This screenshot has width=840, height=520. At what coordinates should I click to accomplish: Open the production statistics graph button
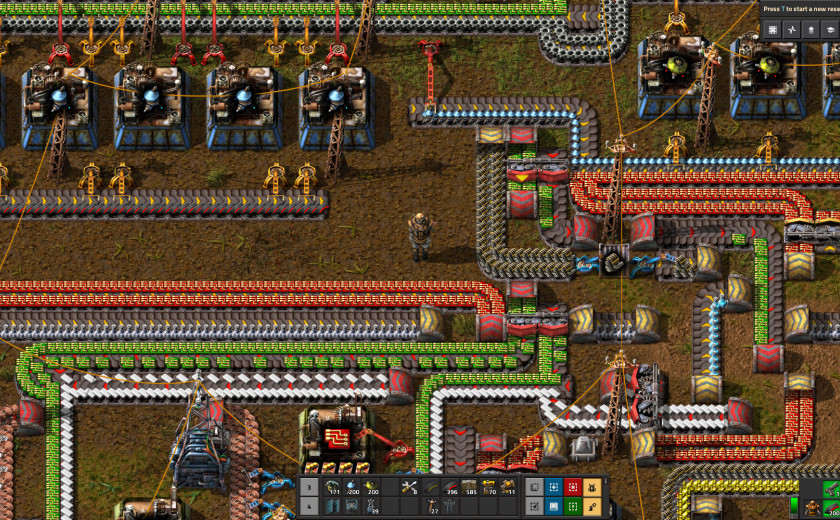pos(790,30)
